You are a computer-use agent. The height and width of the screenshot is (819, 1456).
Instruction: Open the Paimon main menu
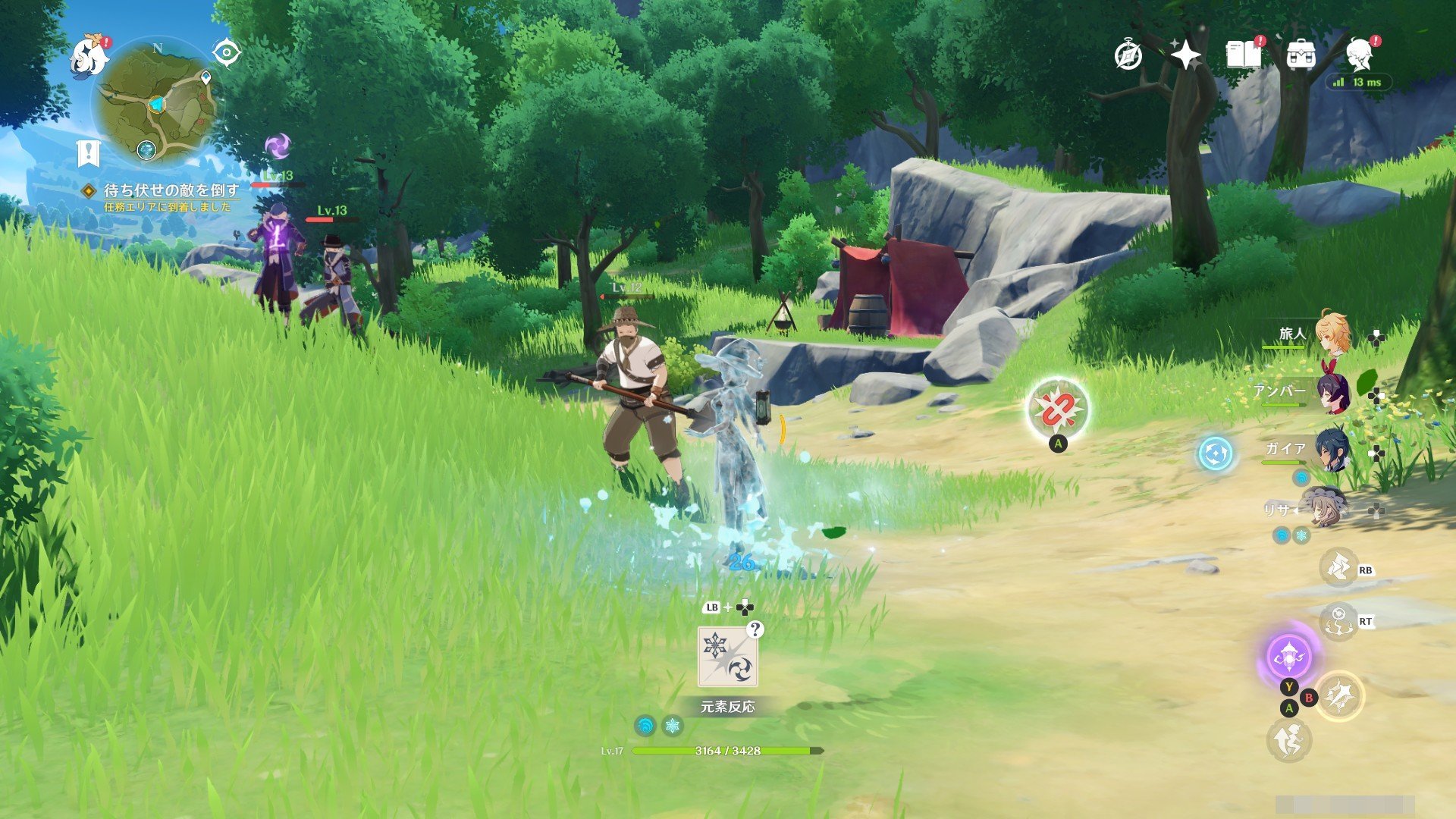[x=89, y=57]
